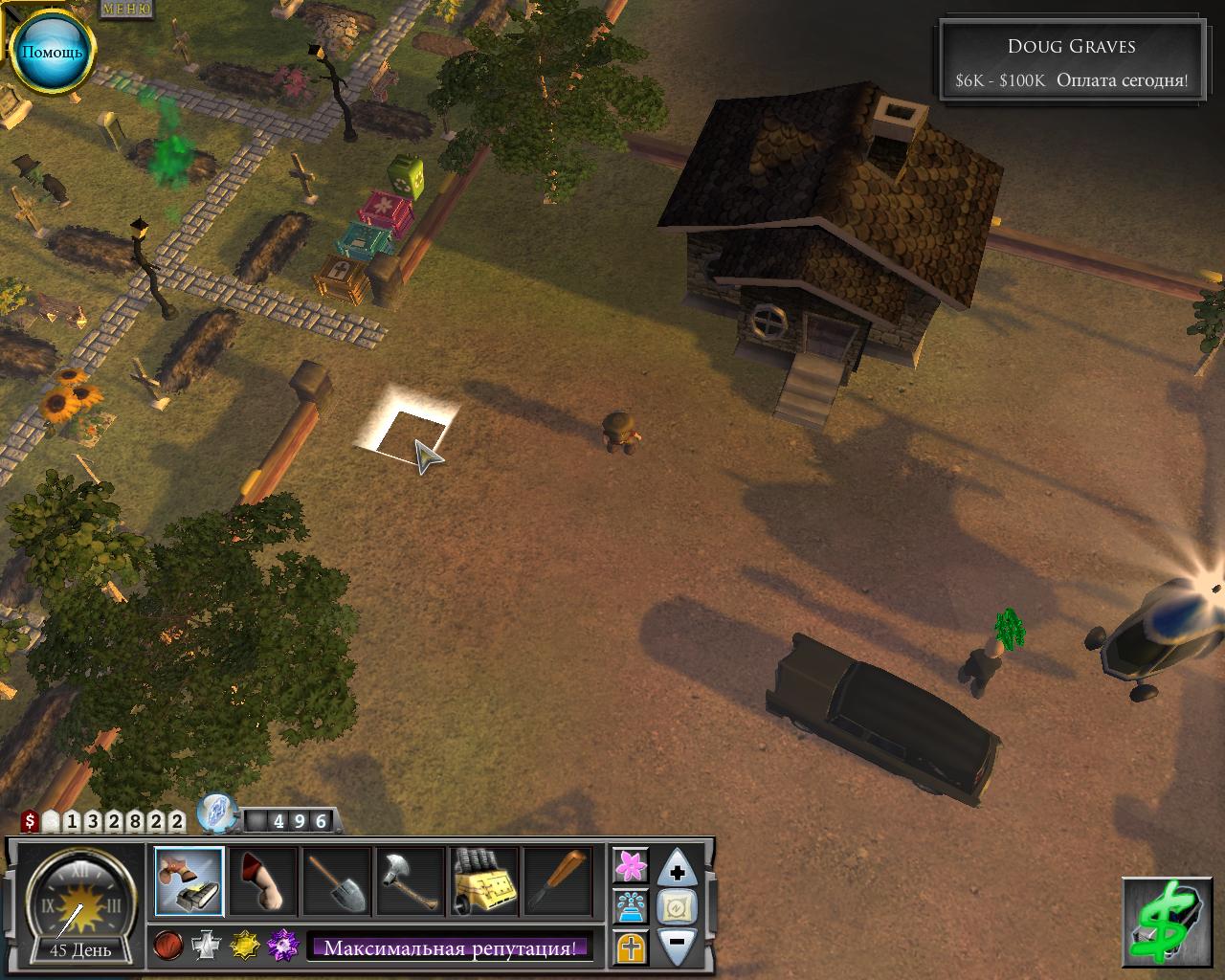The height and width of the screenshot is (980, 1225).
Task: Open the orange tombstone cross category
Action: point(631,948)
